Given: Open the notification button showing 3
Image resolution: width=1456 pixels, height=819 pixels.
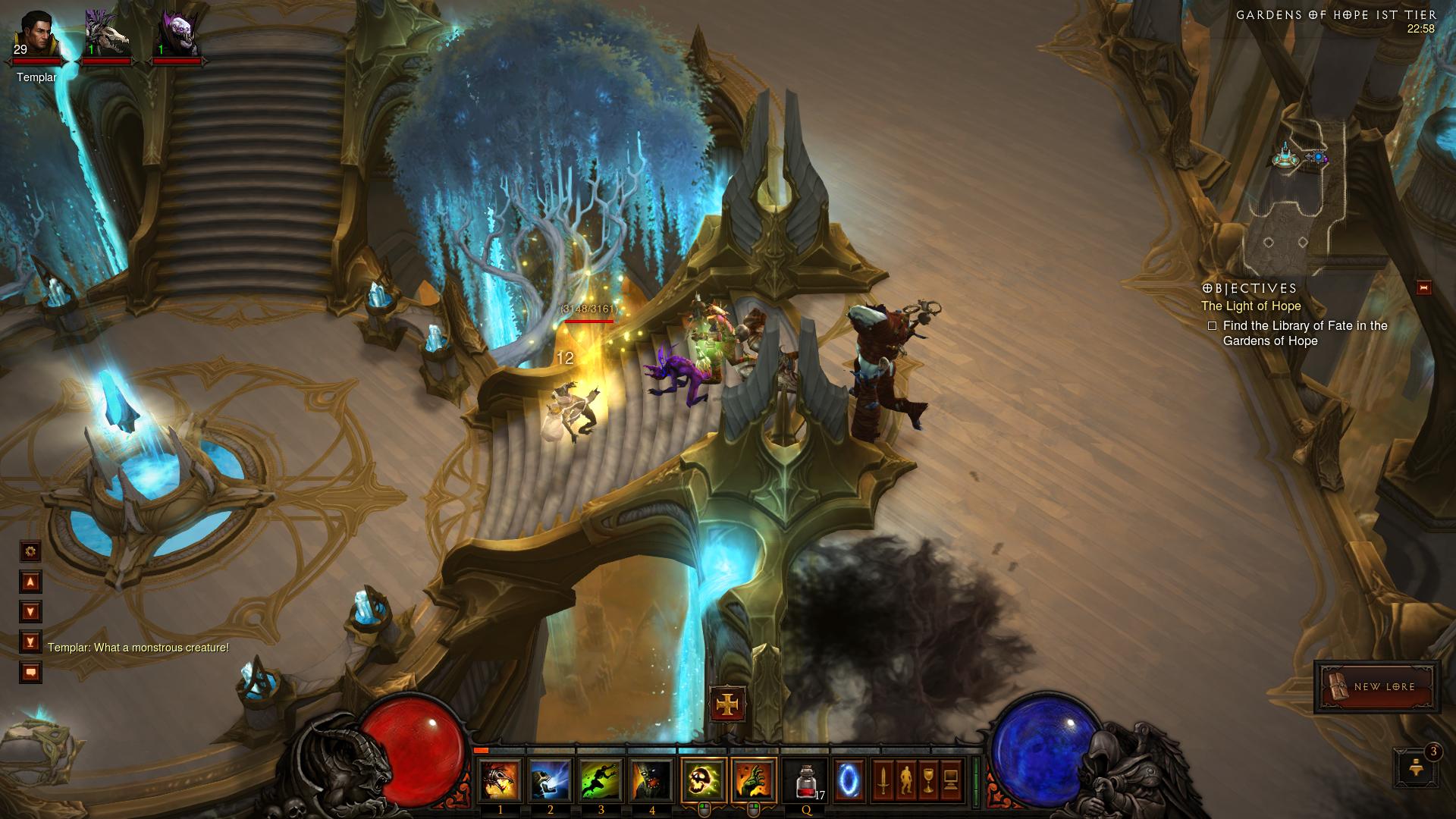Looking at the screenshot, I should tap(1415, 767).
